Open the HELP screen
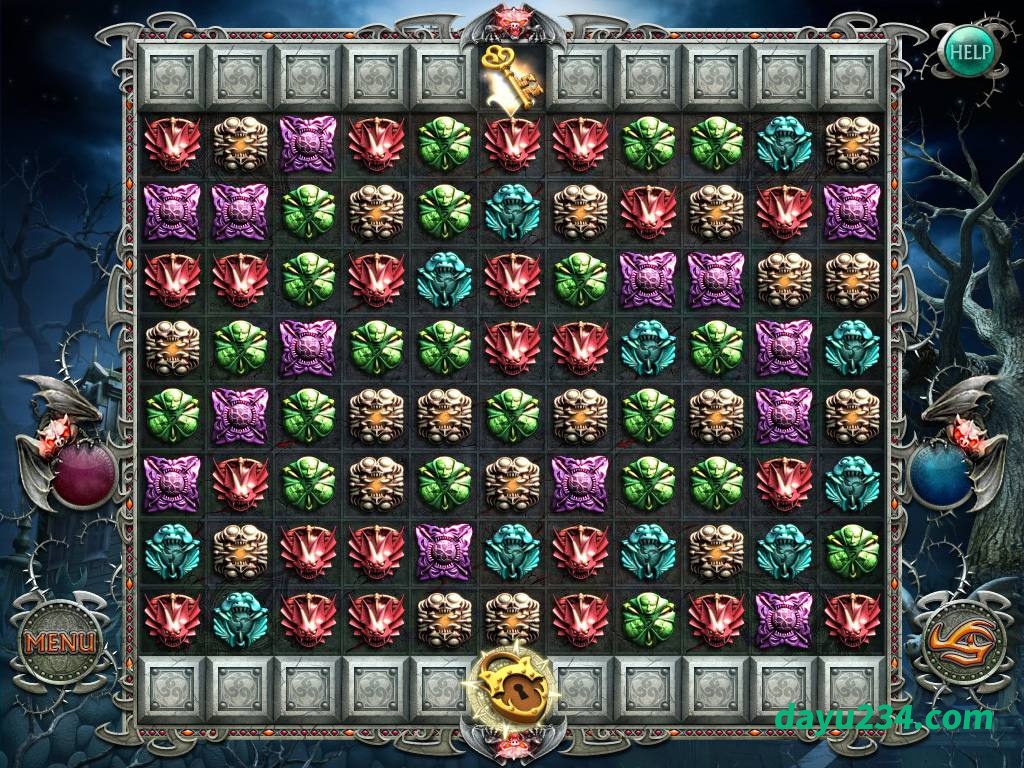Image resolution: width=1024 pixels, height=768 pixels. [x=970, y=48]
